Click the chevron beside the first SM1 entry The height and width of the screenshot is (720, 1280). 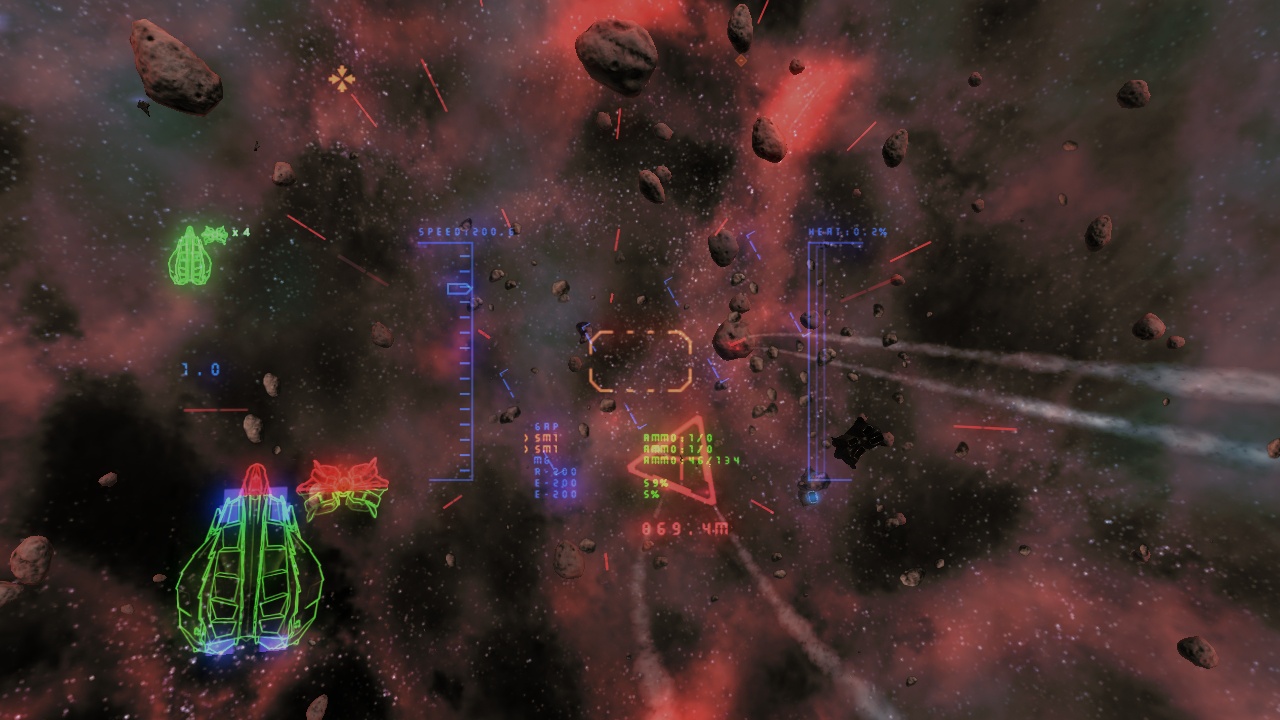pos(527,438)
